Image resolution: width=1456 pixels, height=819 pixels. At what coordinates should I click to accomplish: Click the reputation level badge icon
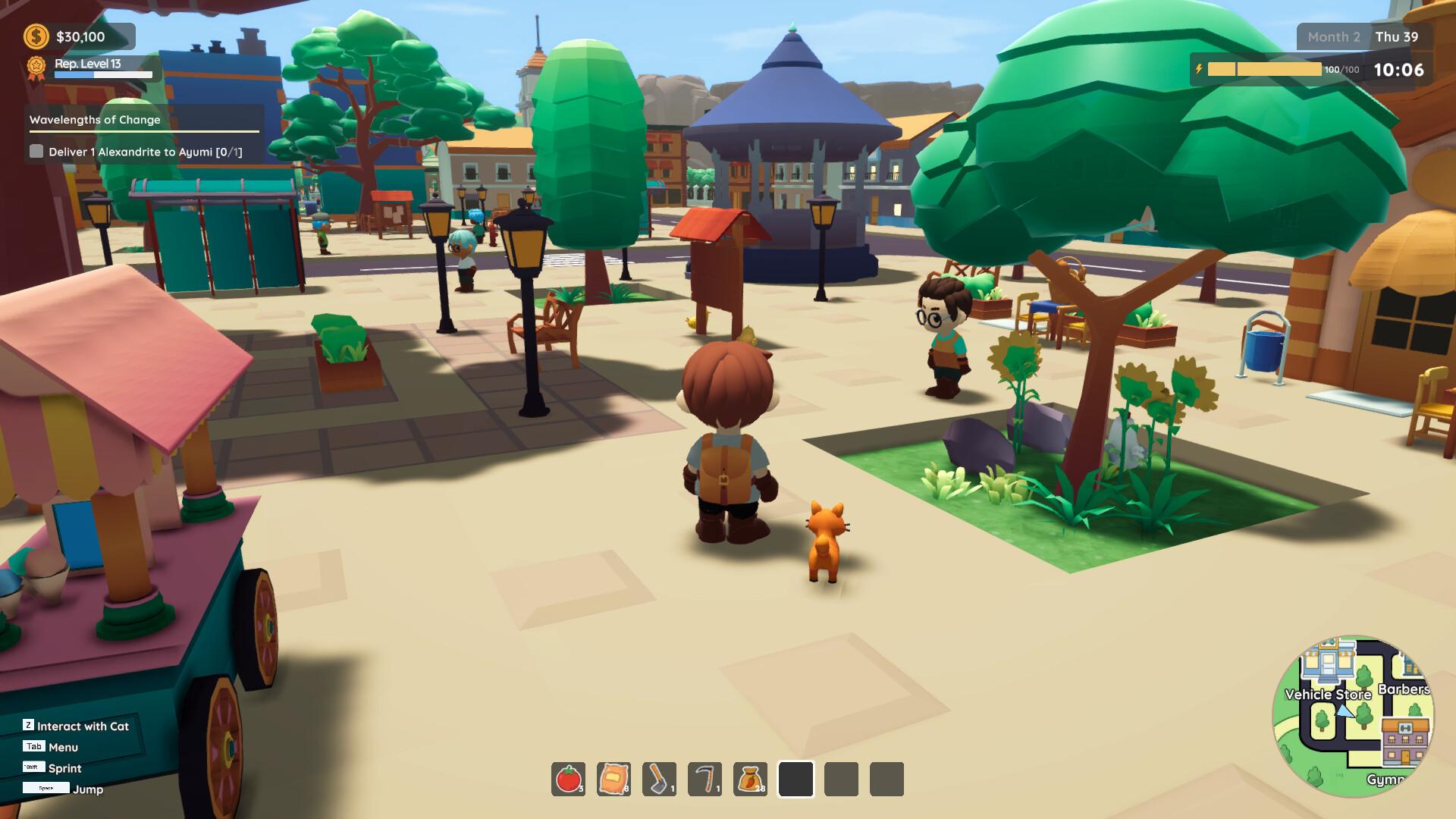tap(36, 67)
